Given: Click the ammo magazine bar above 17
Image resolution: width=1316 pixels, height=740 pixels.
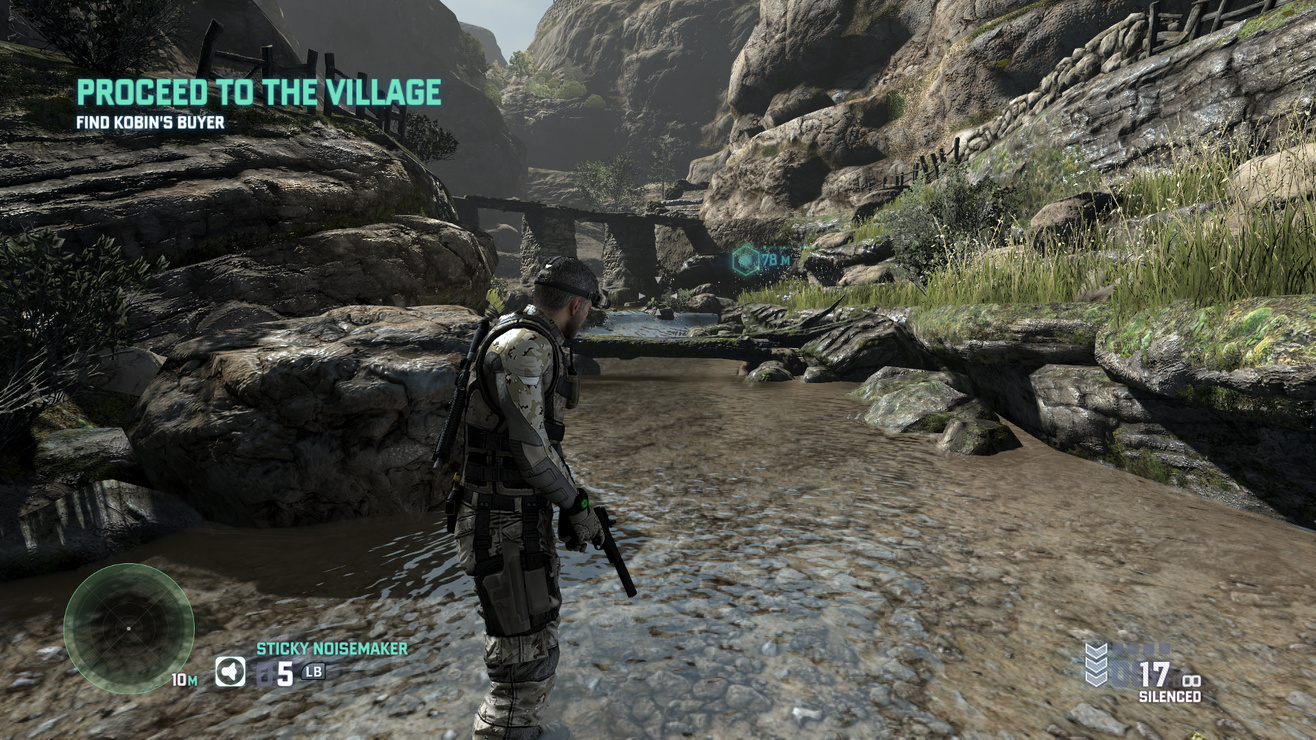Looking at the screenshot, I should point(1140,649).
